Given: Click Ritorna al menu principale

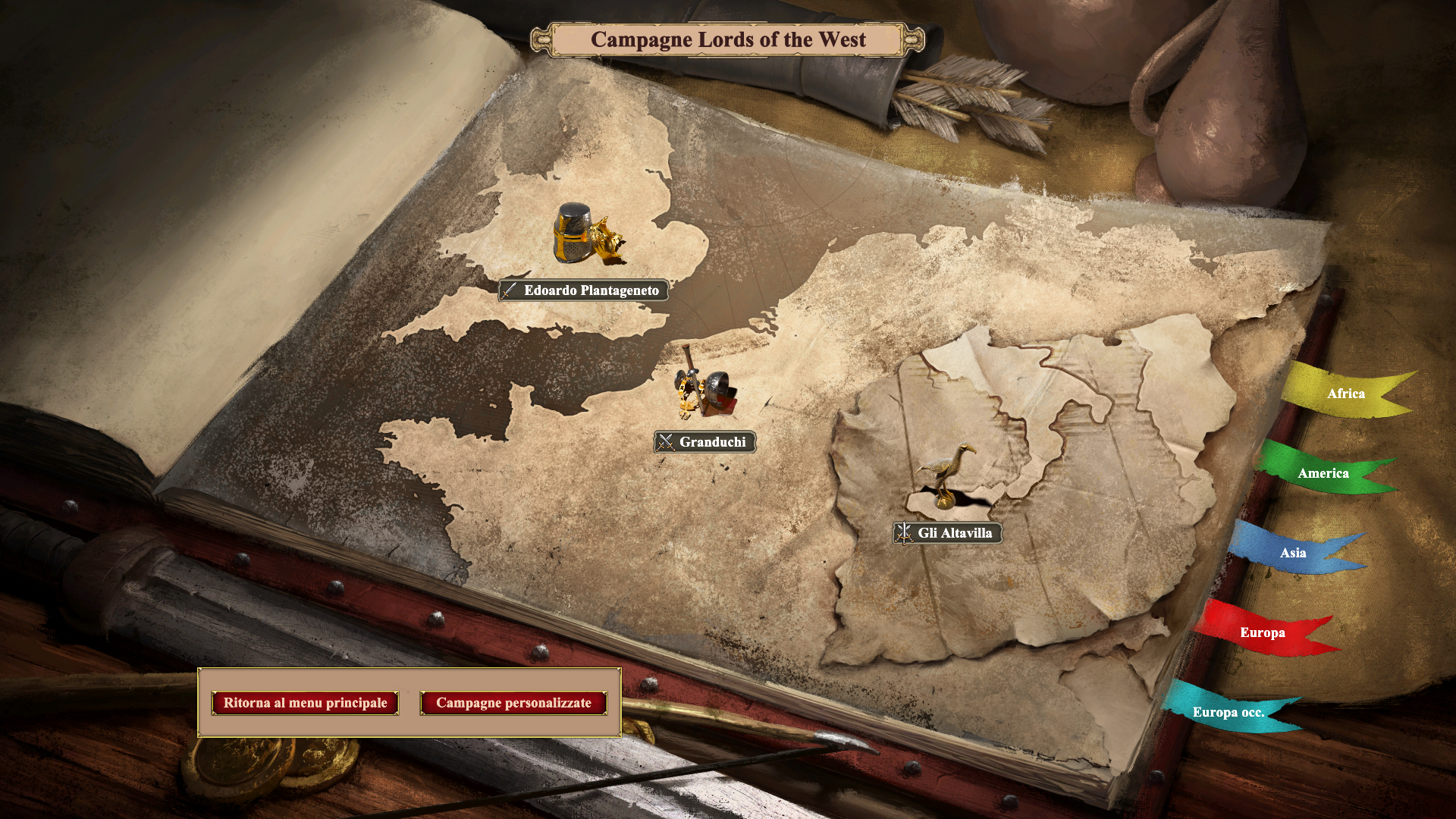Looking at the screenshot, I should (305, 703).
